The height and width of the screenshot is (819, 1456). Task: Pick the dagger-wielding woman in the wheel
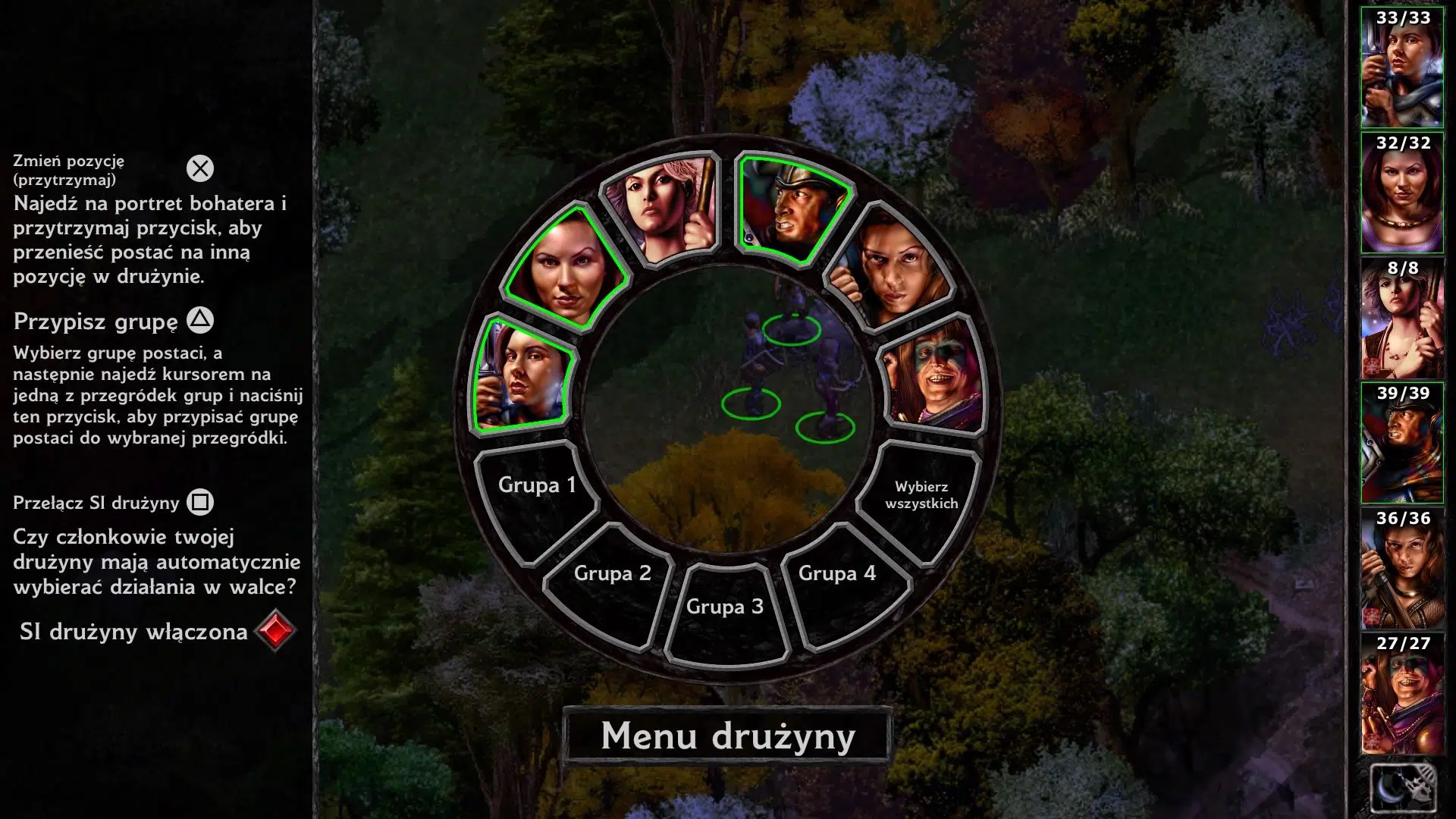click(522, 377)
